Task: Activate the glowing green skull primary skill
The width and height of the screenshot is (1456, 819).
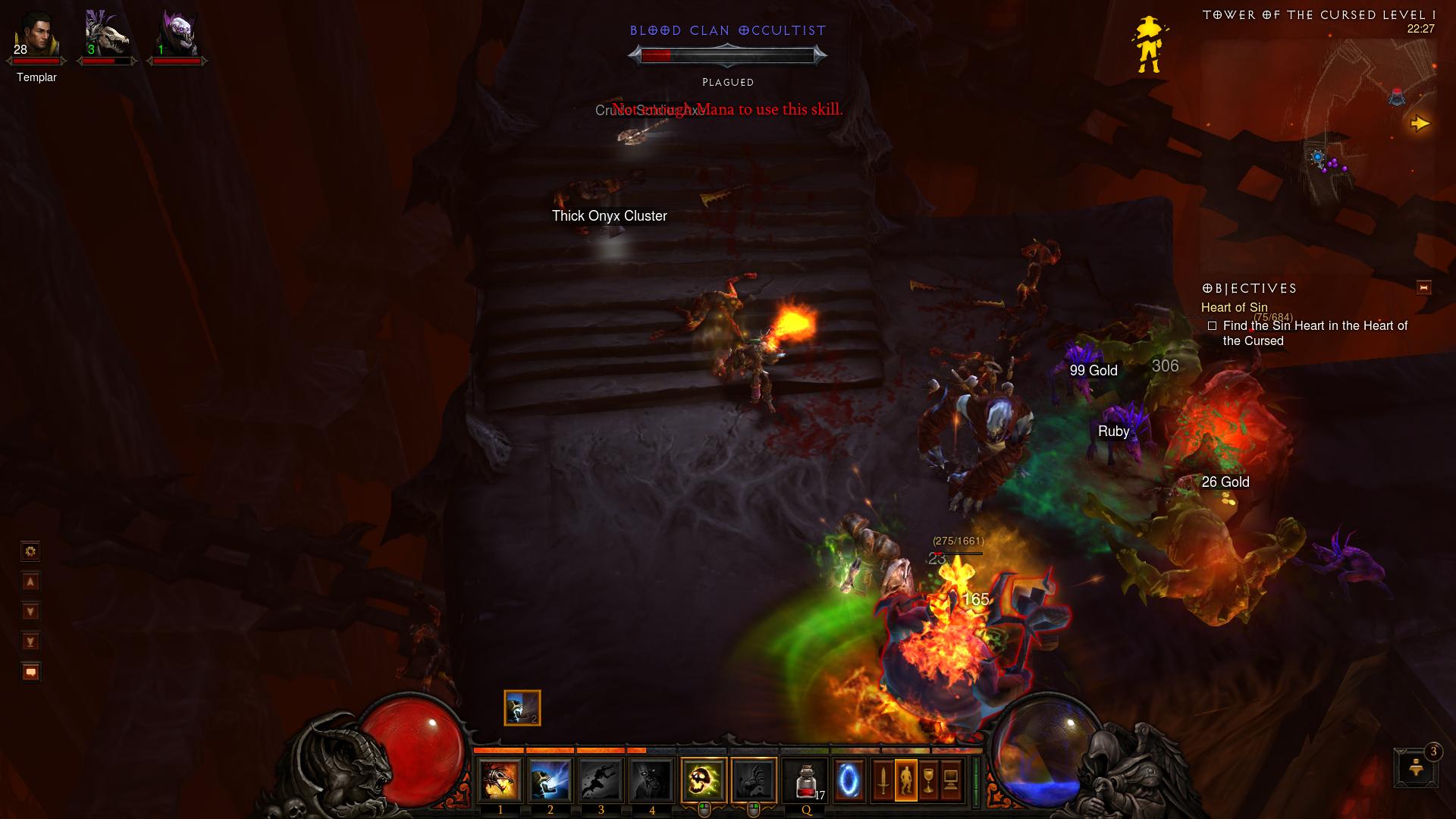Action: (704, 780)
